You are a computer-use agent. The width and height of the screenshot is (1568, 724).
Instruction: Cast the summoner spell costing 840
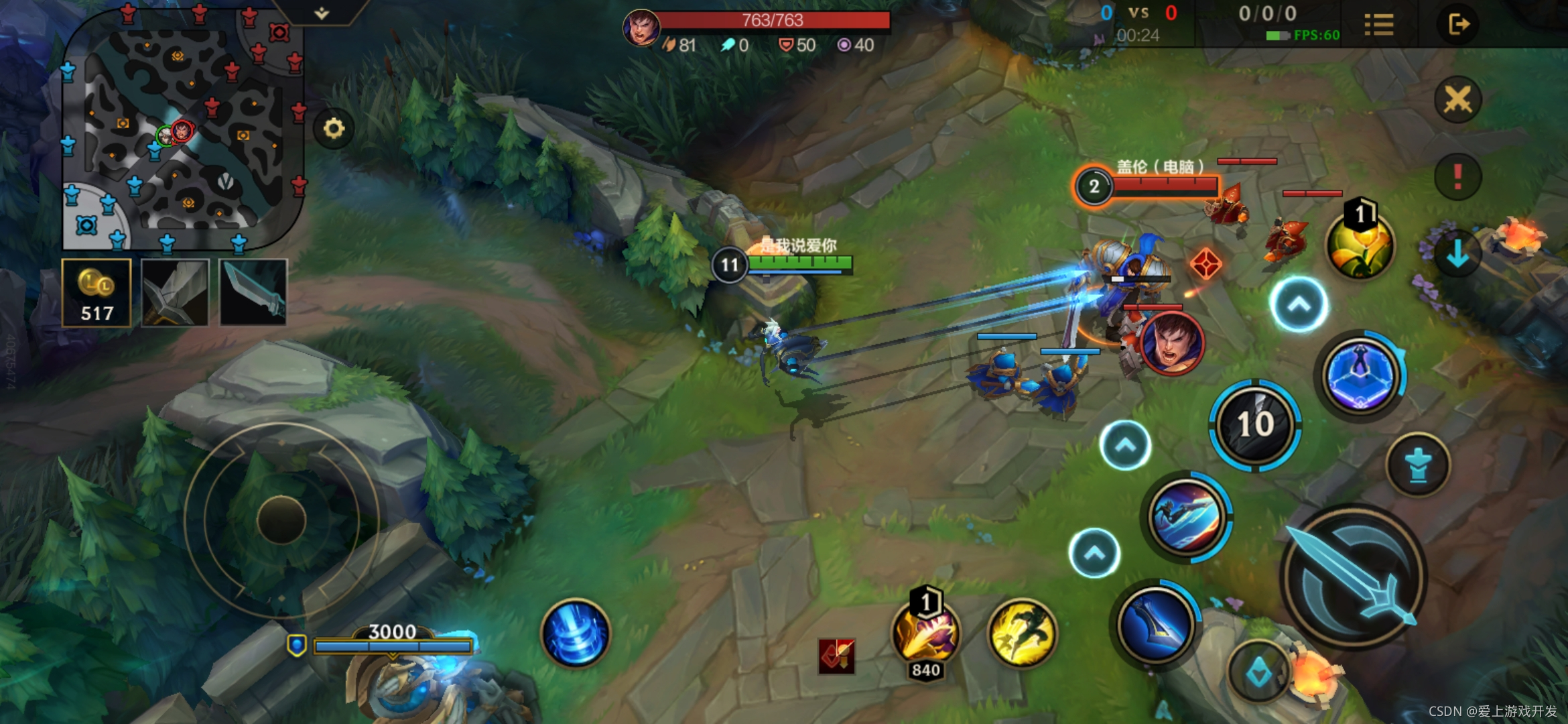pos(926,633)
